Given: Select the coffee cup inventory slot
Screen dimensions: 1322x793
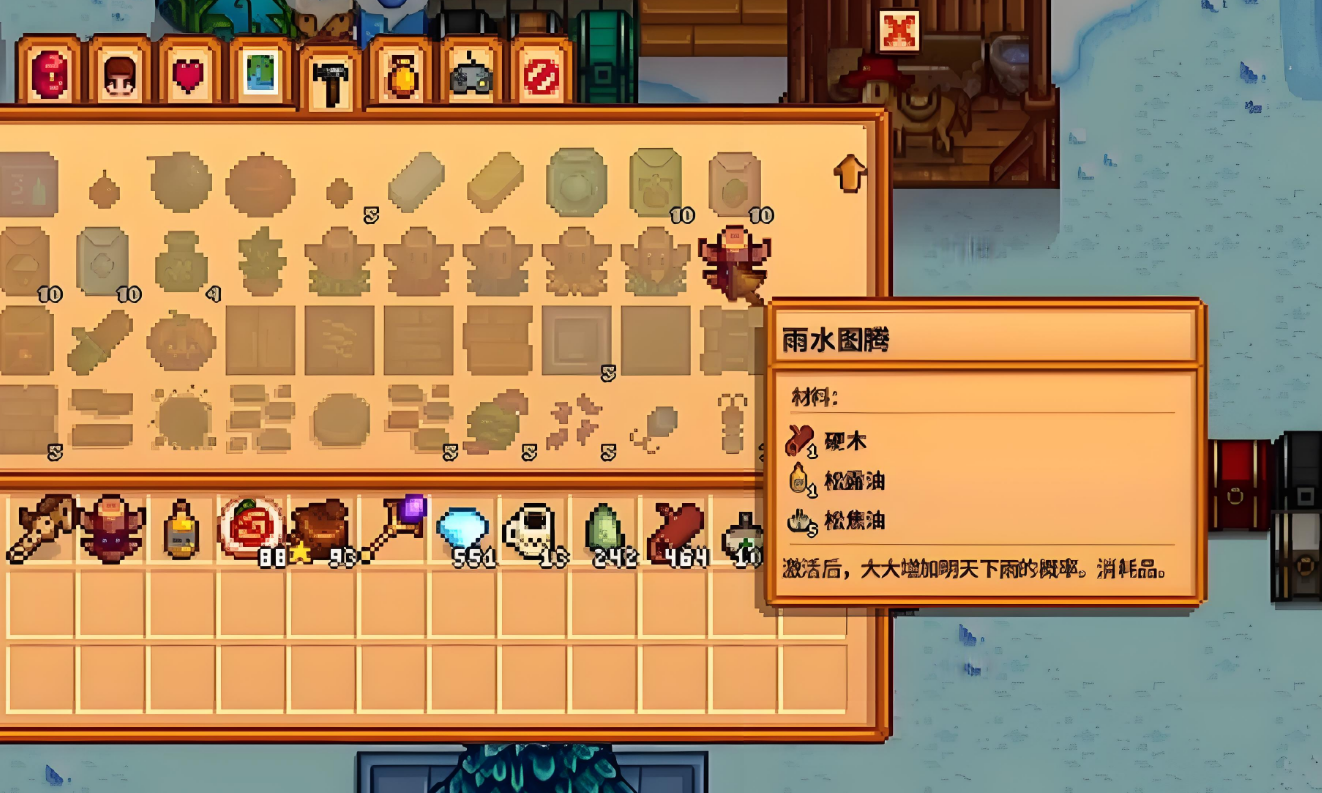Looking at the screenshot, I should point(533,528).
